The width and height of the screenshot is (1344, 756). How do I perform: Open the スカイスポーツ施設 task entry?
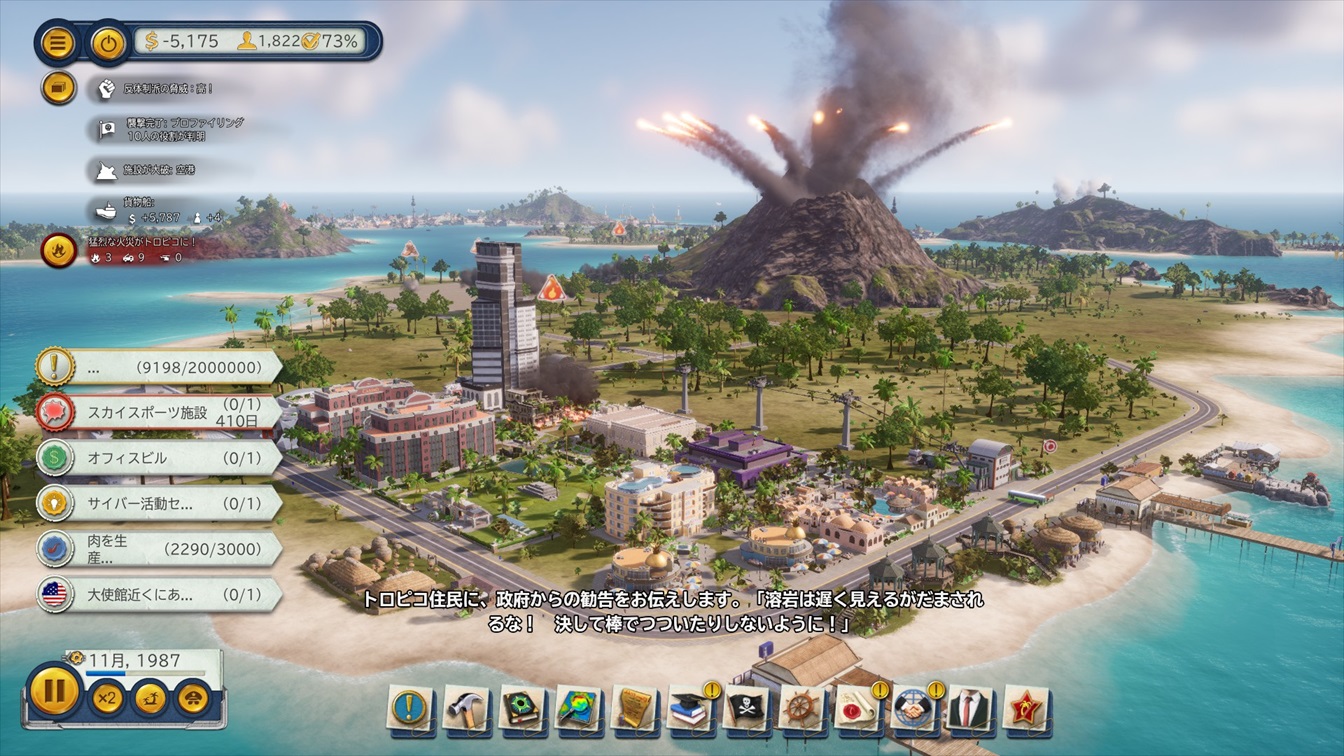[x=158, y=412]
